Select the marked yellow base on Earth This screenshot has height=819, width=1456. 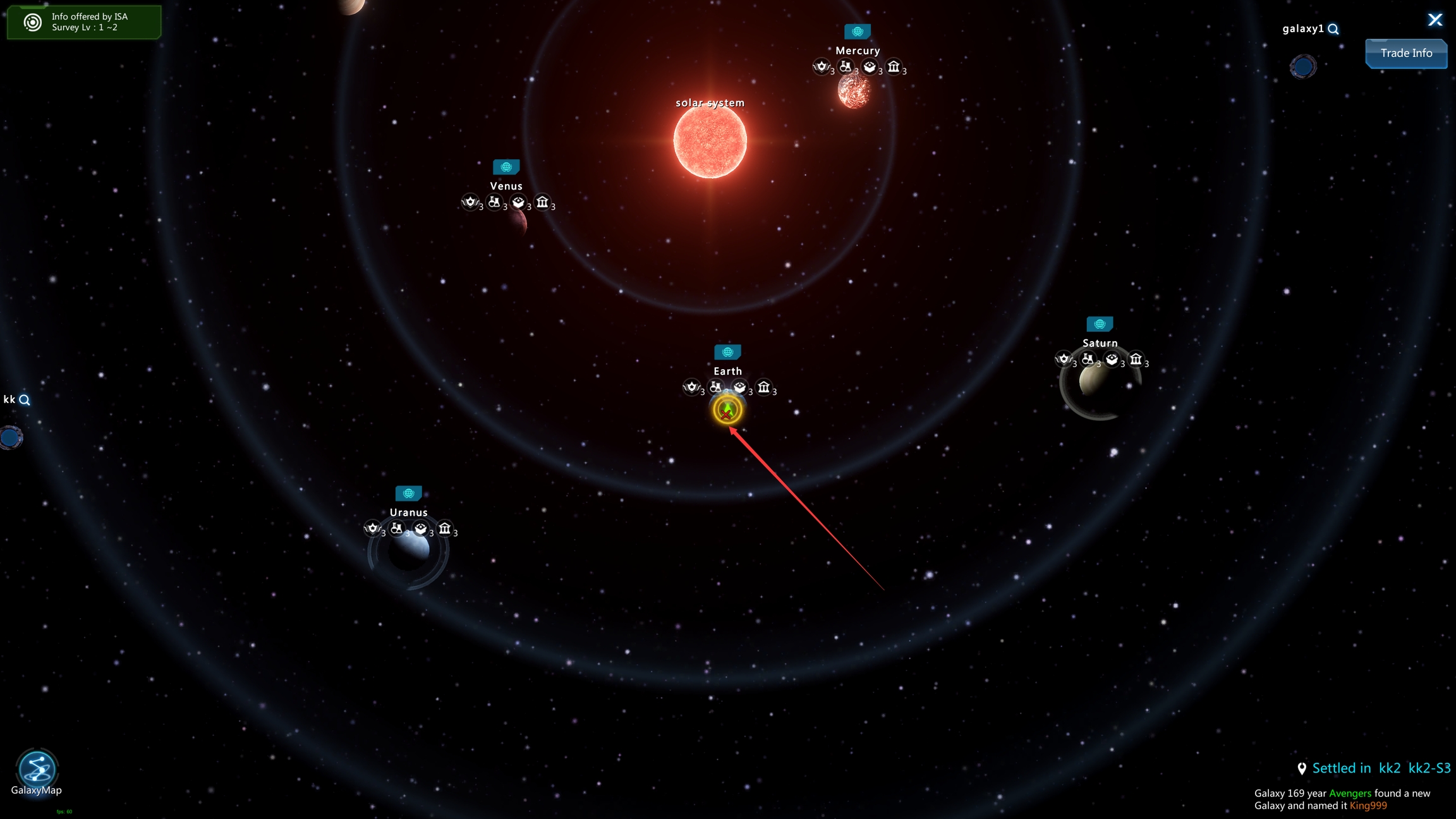click(x=727, y=410)
